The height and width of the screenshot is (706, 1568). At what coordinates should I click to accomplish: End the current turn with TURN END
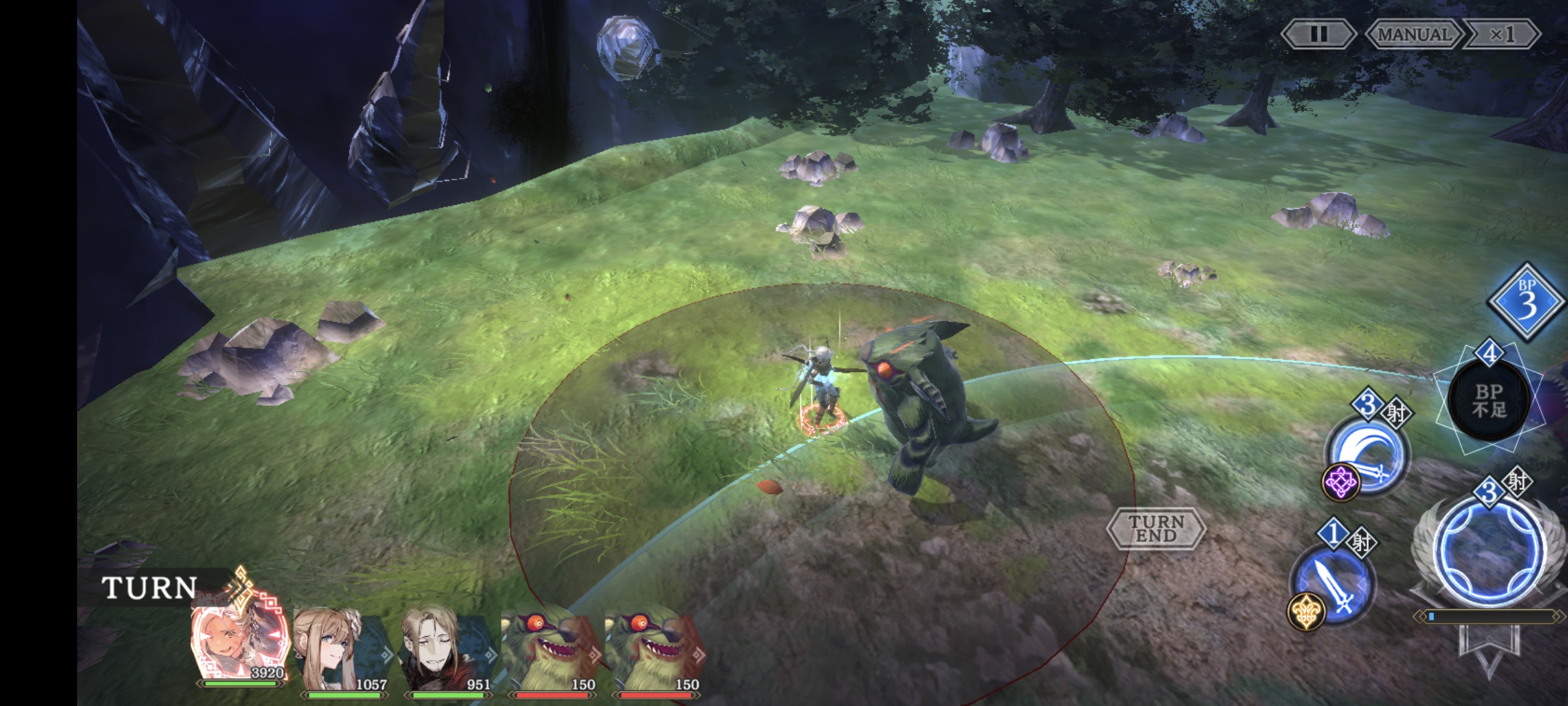pyautogui.click(x=1156, y=528)
